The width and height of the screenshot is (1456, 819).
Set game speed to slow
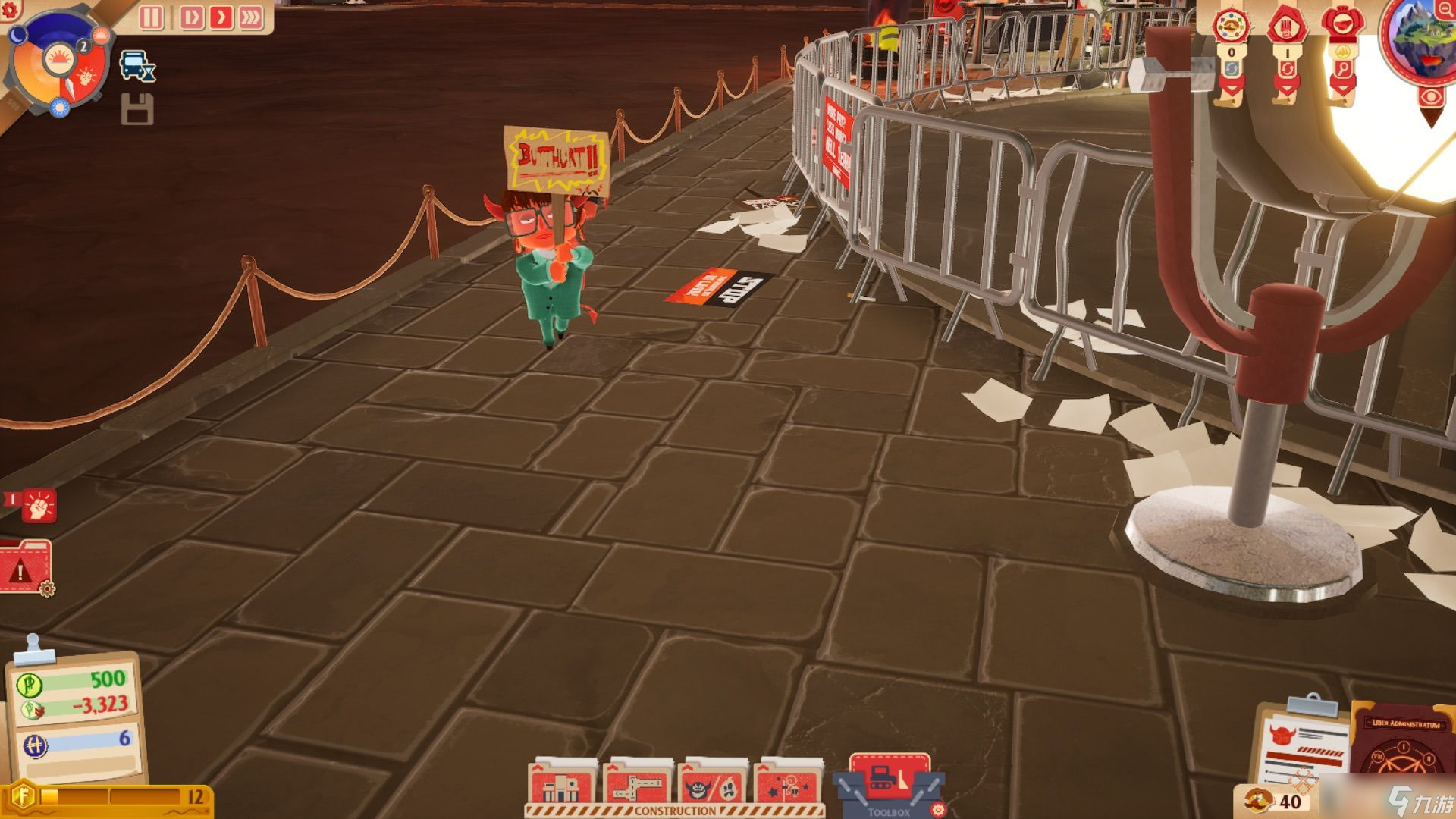pyautogui.click(x=191, y=17)
